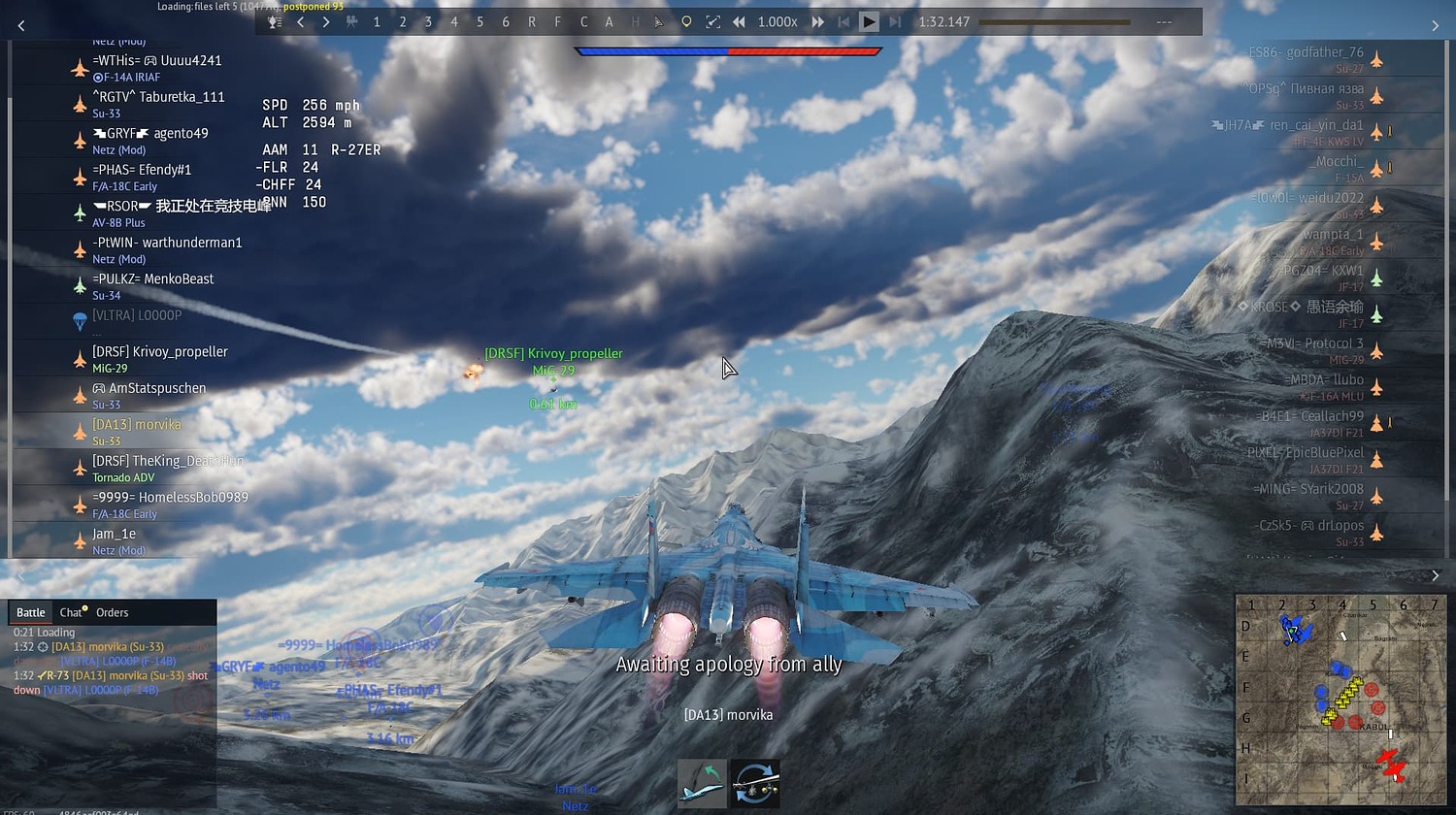
Task: Click the aircraft climb control icon bottom center
Action: [701, 782]
